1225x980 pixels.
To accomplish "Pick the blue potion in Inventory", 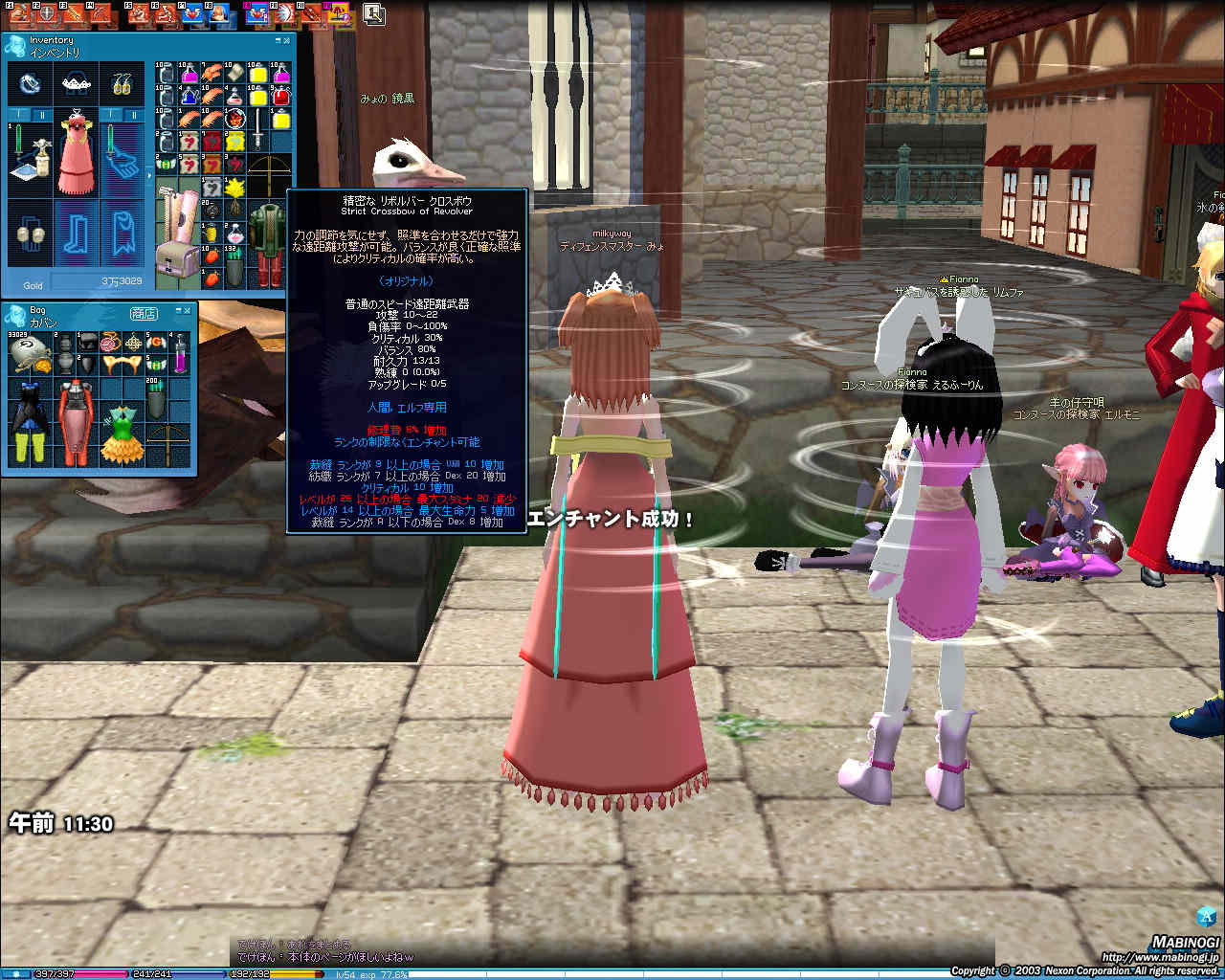I will pyautogui.click(x=189, y=96).
